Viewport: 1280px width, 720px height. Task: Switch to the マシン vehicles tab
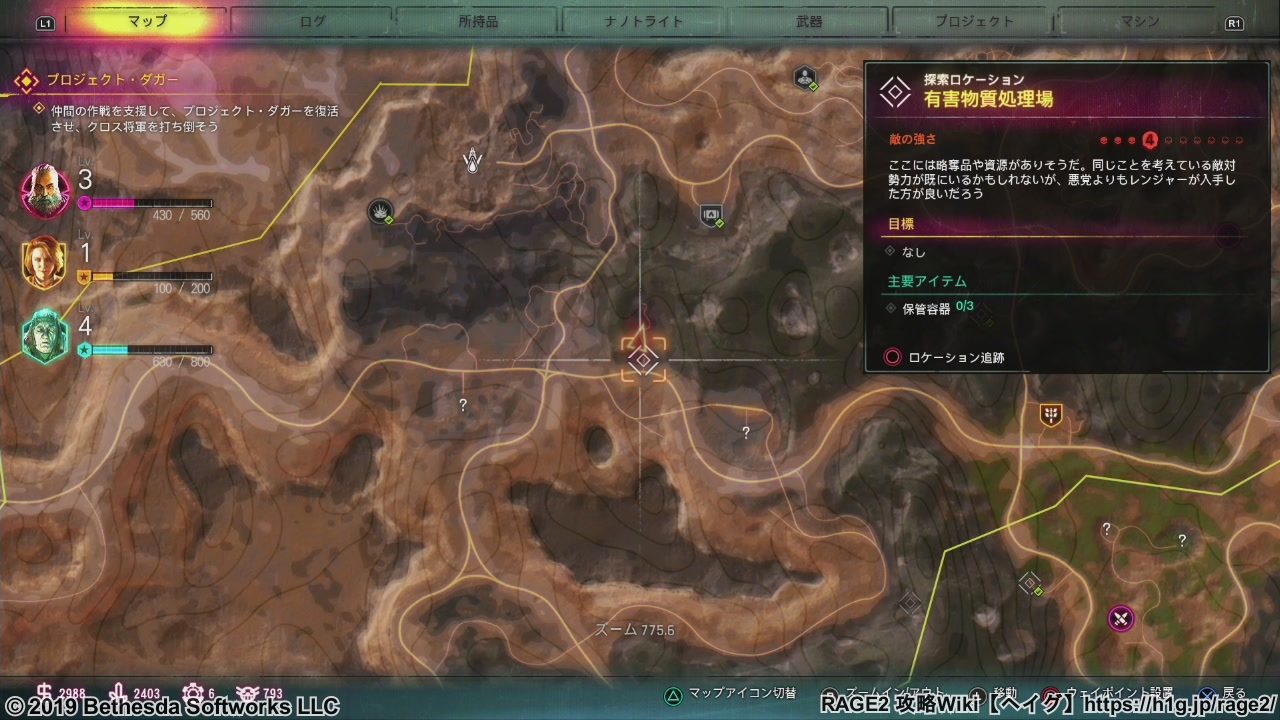click(x=1140, y=21)
